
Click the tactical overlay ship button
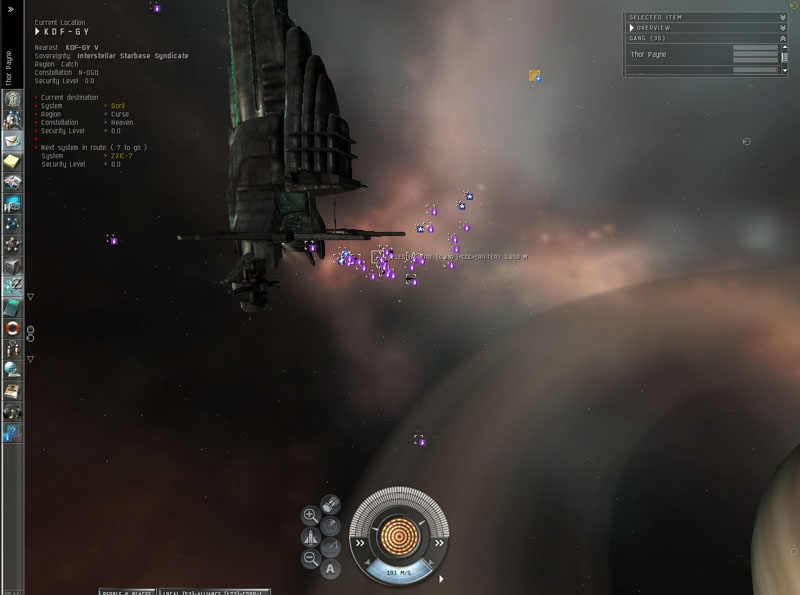[311, 537]
